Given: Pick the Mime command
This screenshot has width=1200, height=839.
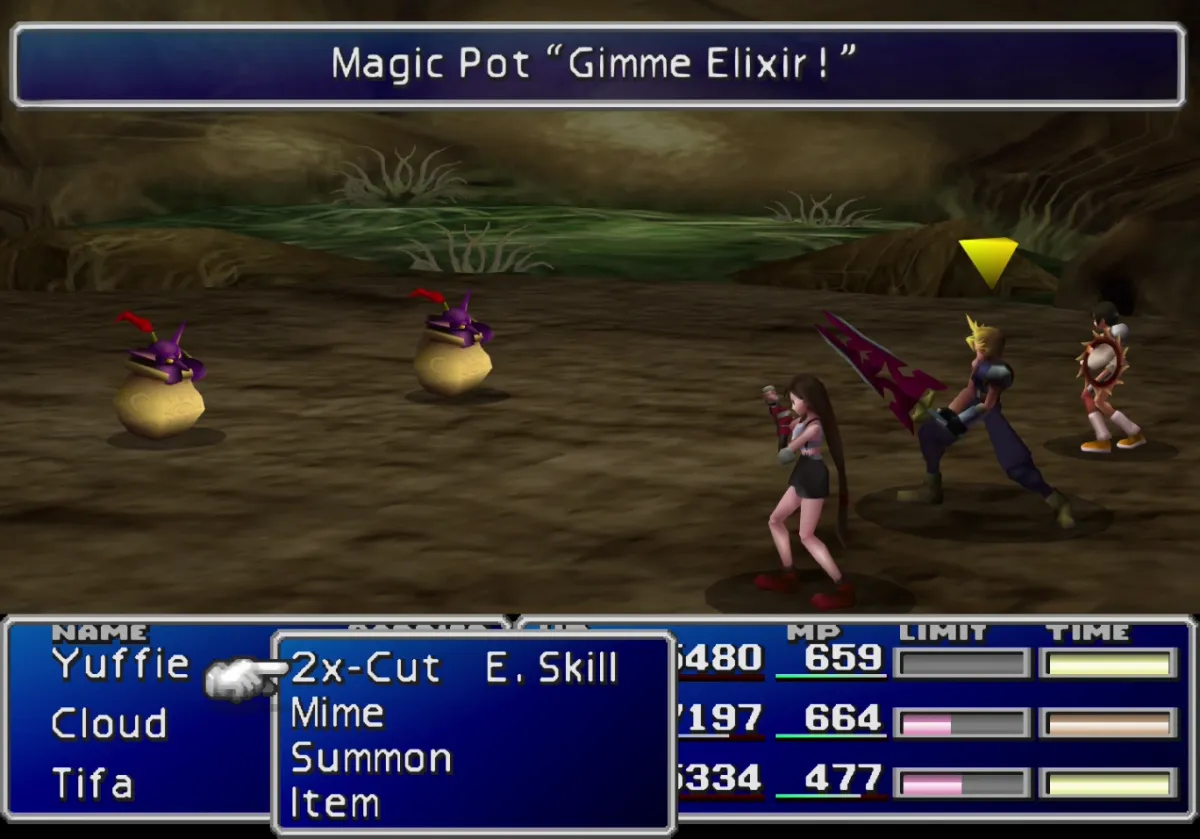Looking at the screenshot, I should 337,713.
